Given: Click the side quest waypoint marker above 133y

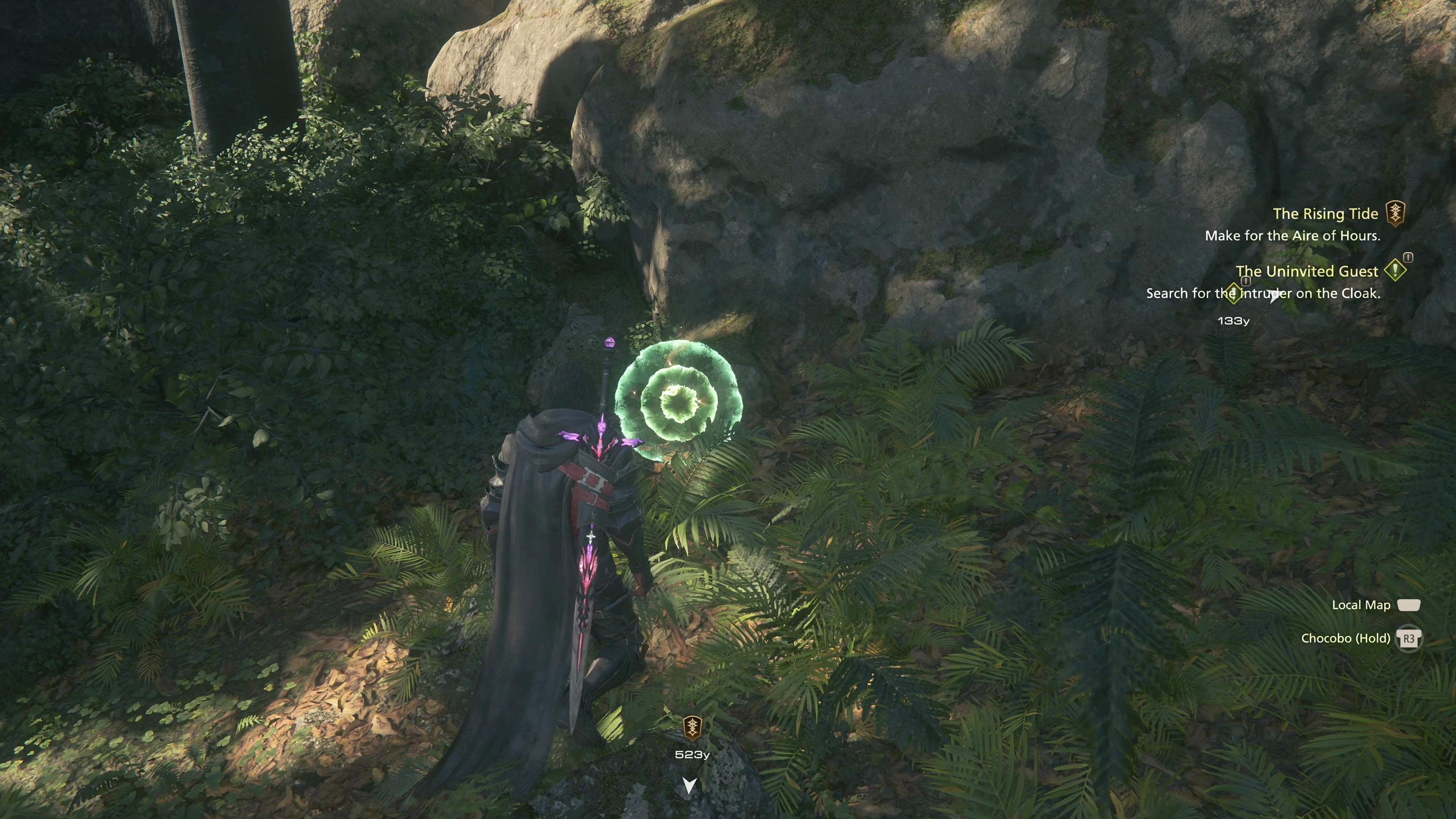Looking at the screenshot, I should 1233,293.
